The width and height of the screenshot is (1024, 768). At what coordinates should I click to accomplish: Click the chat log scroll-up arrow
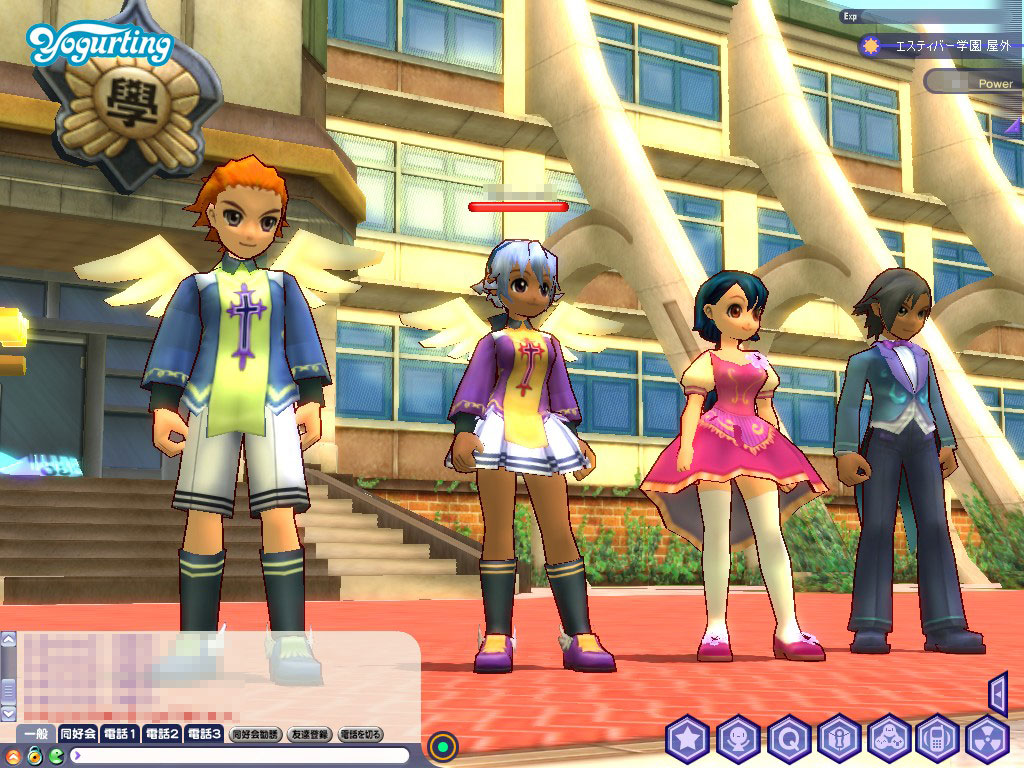8,640
